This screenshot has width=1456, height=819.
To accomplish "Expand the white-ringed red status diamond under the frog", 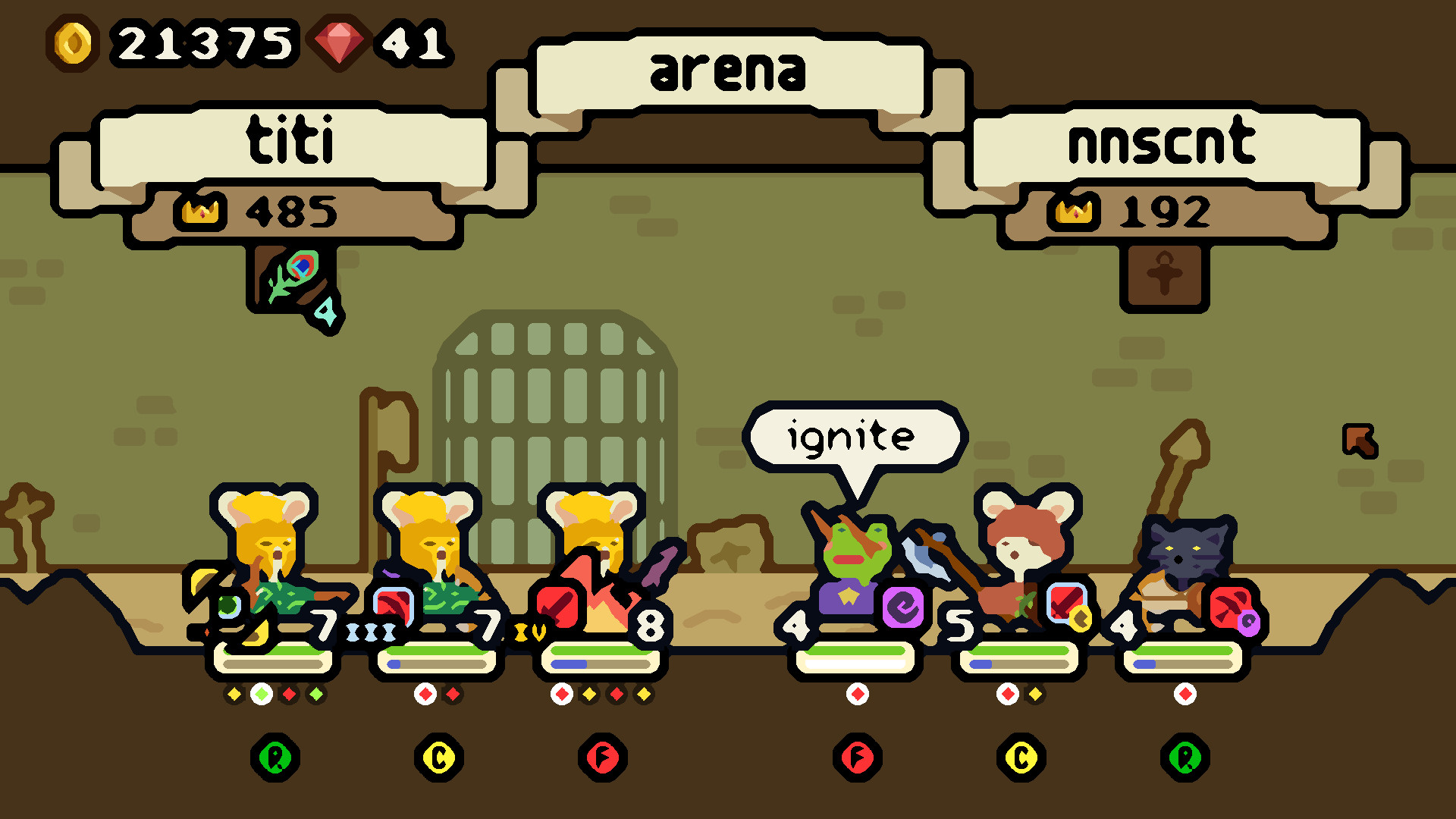I will coord(857,692).
